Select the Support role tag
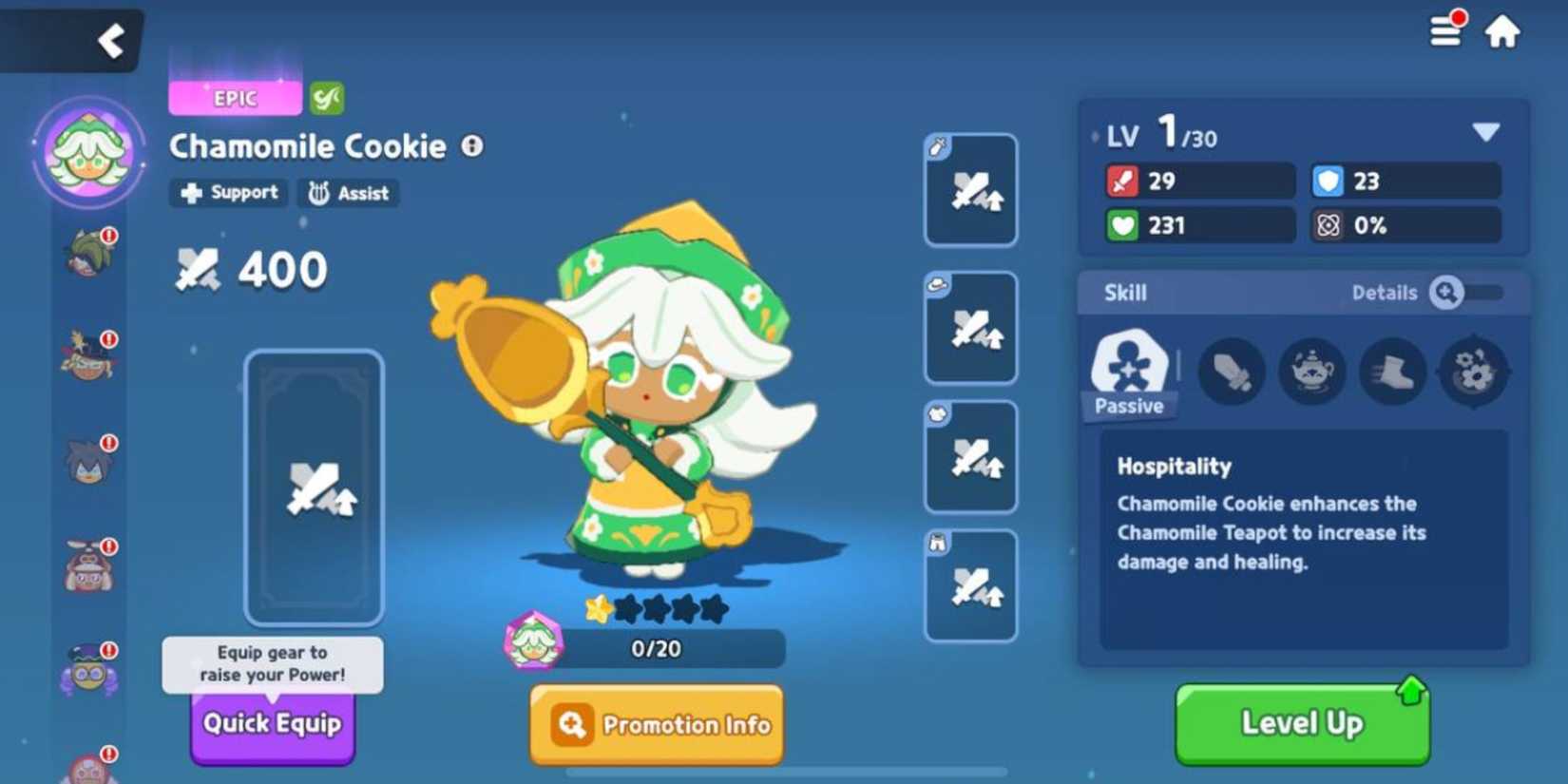 pos(227,193)
